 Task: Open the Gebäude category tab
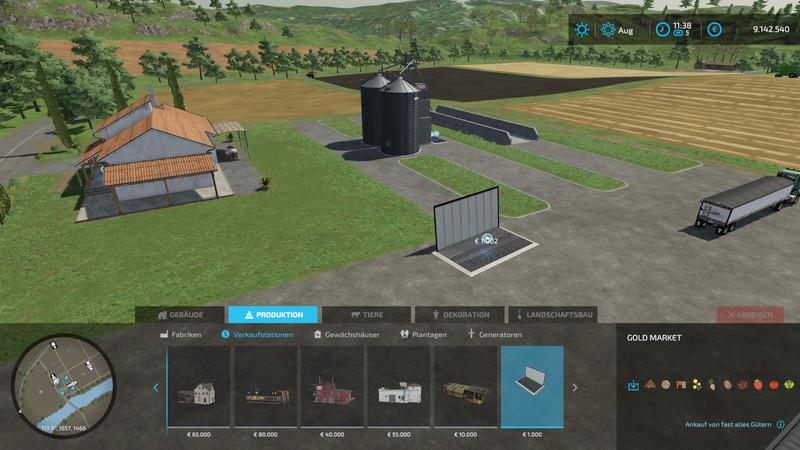[179, 314]
